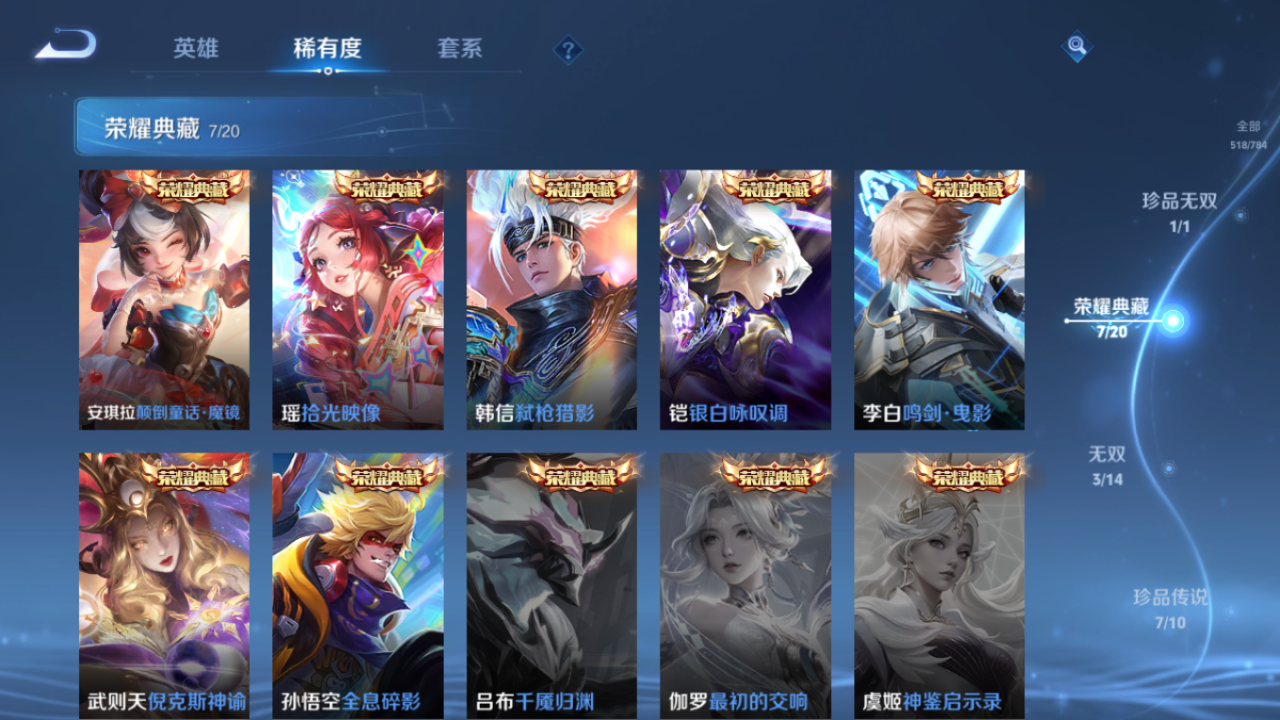
Task: Open the help question mark icon
Action: (x=567, y=48)
